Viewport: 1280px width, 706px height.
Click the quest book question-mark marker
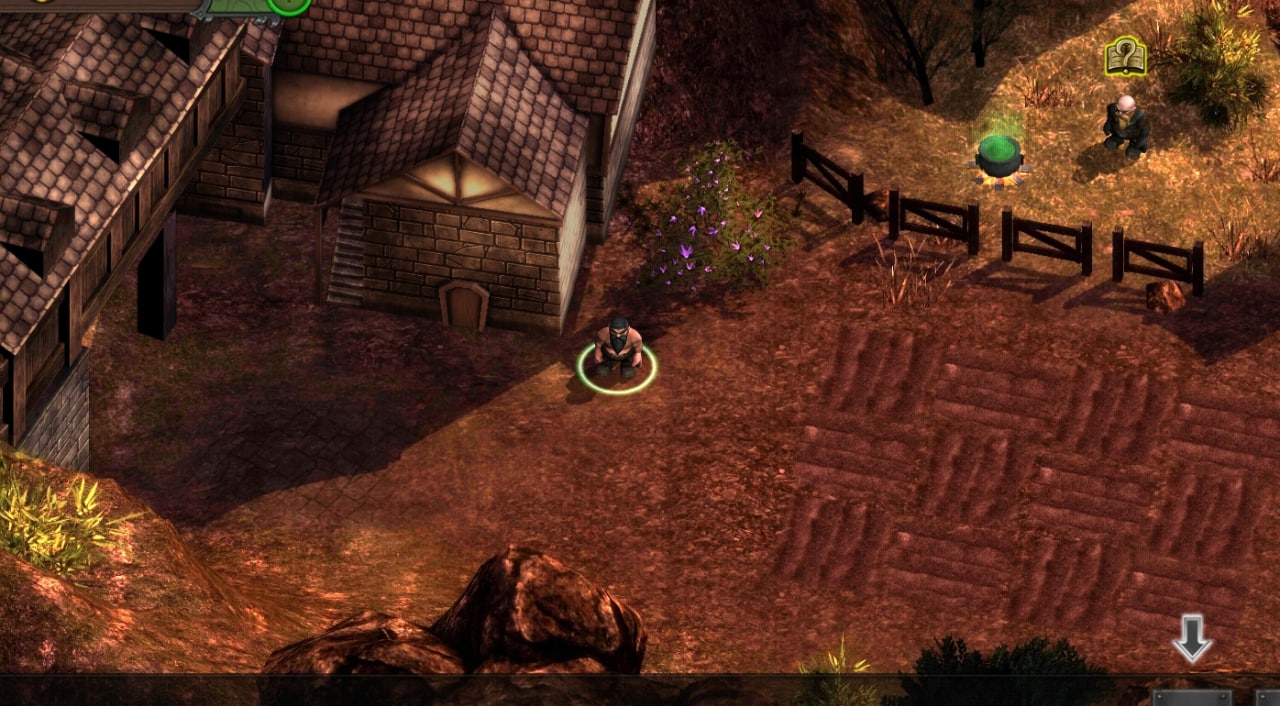click(1125, 56)
